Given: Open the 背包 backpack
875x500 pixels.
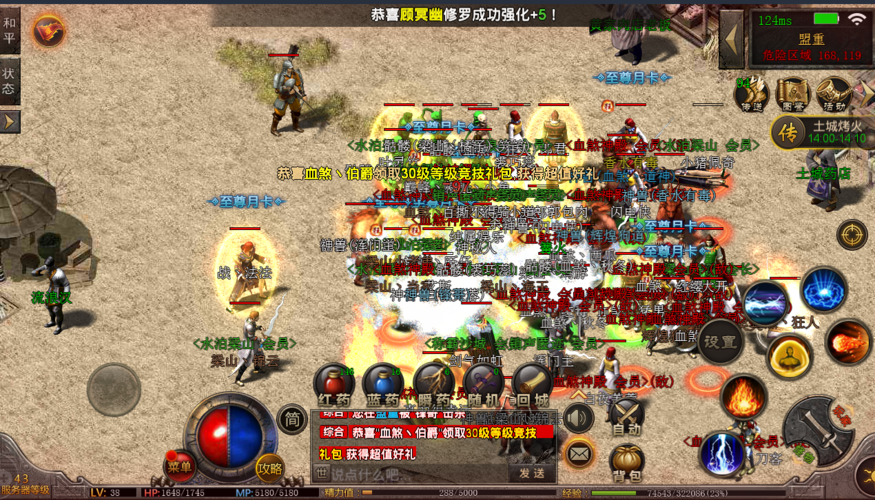Looking at the screenshot, I should [x=626, y=462].
